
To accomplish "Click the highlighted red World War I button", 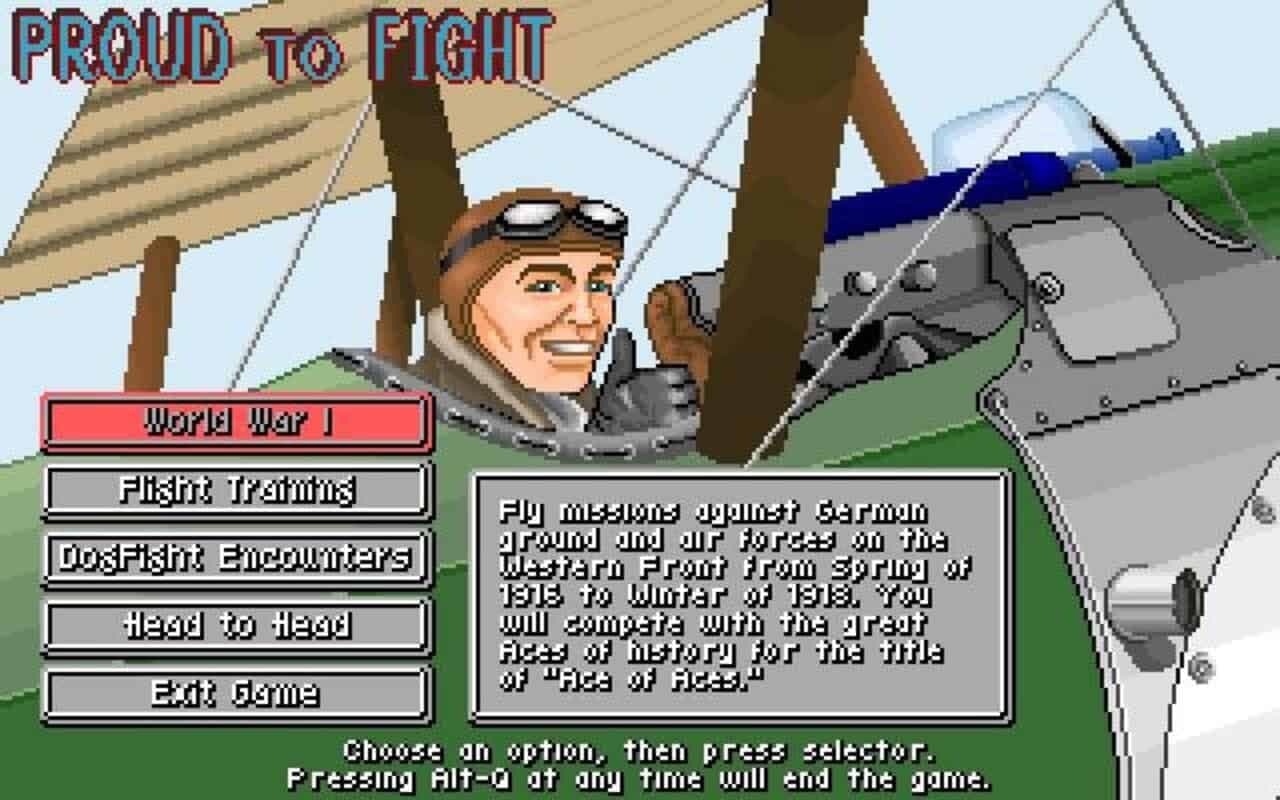I will (x=235, y=422).
